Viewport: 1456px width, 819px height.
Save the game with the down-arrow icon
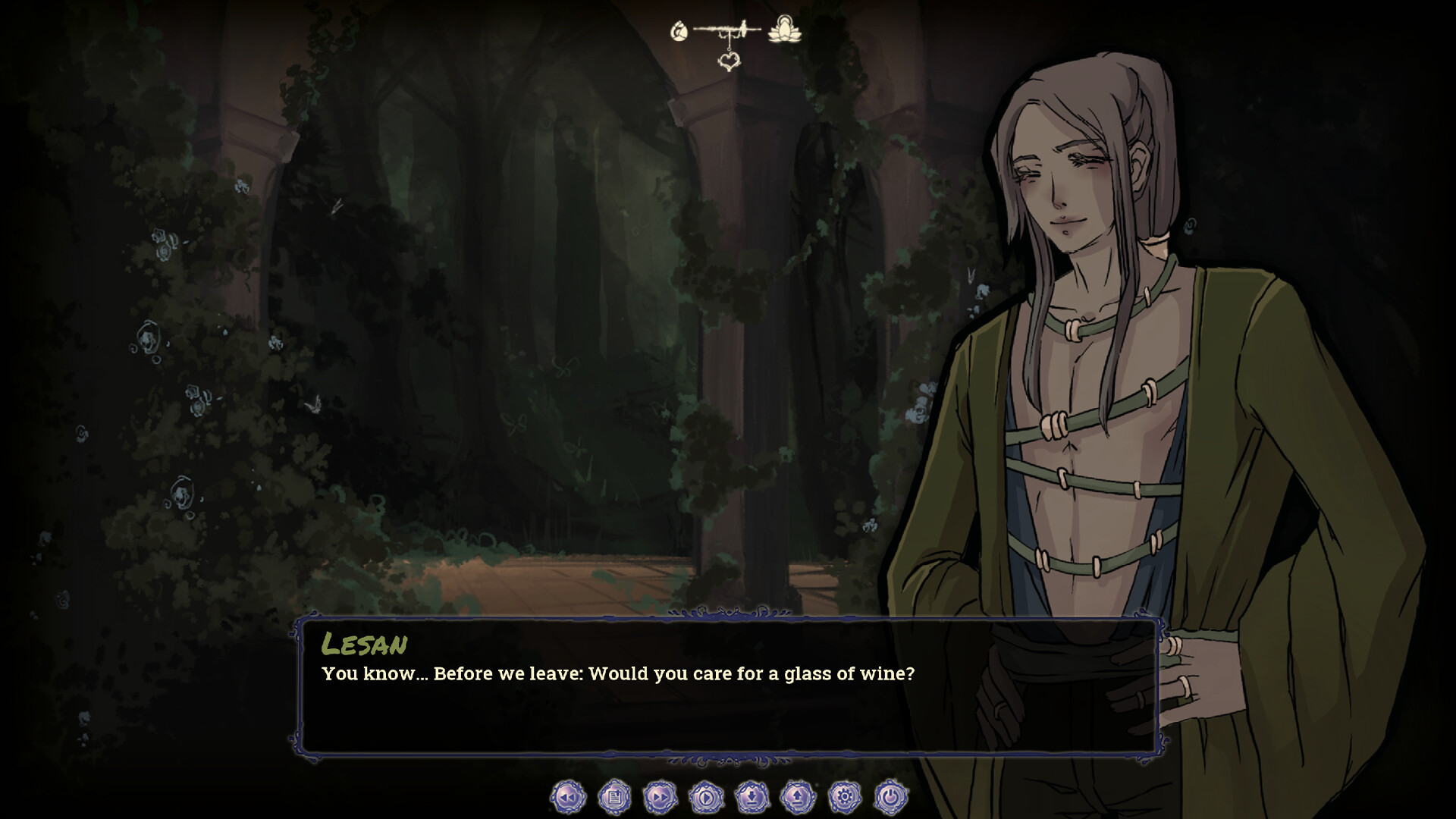point(752,797)
